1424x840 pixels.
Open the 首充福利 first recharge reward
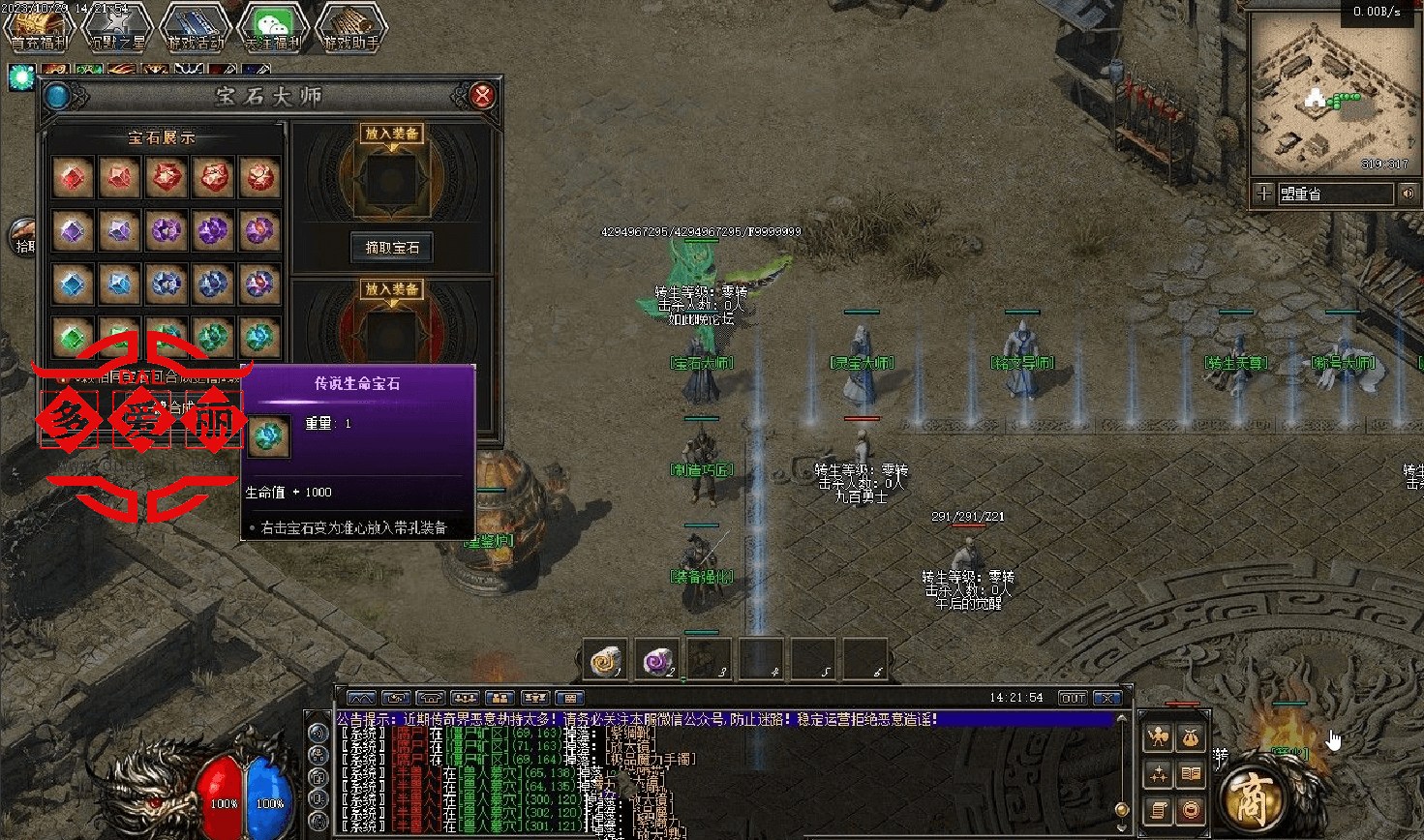pos(41,27)
